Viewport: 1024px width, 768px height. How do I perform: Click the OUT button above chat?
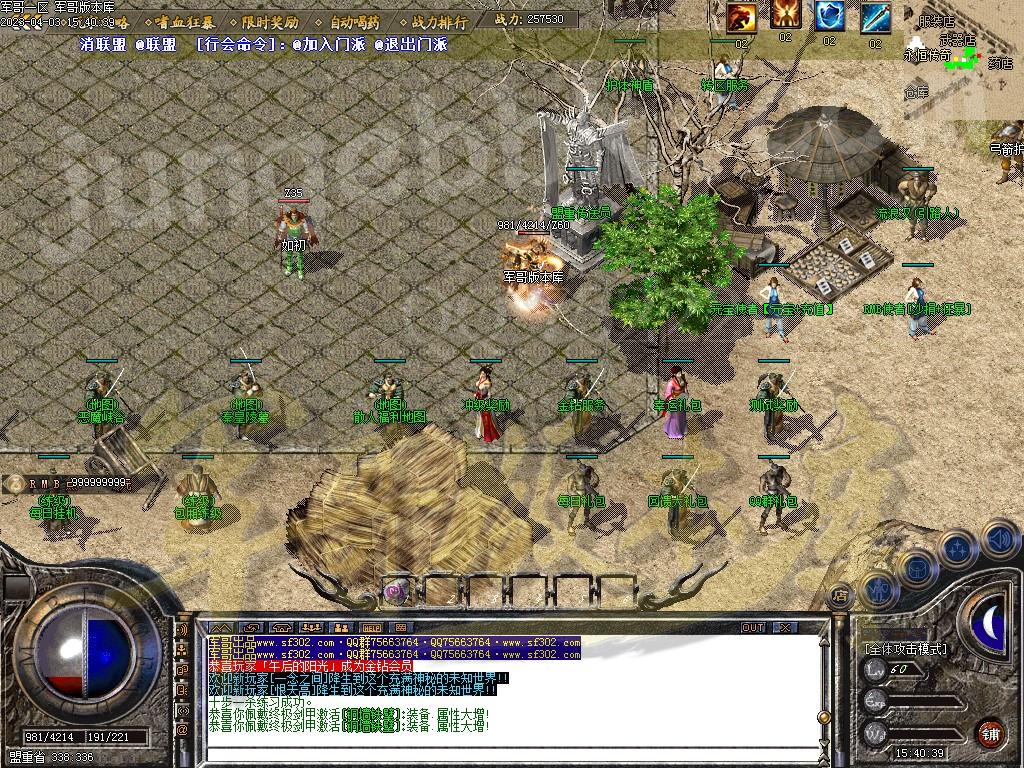pos(753,628)
